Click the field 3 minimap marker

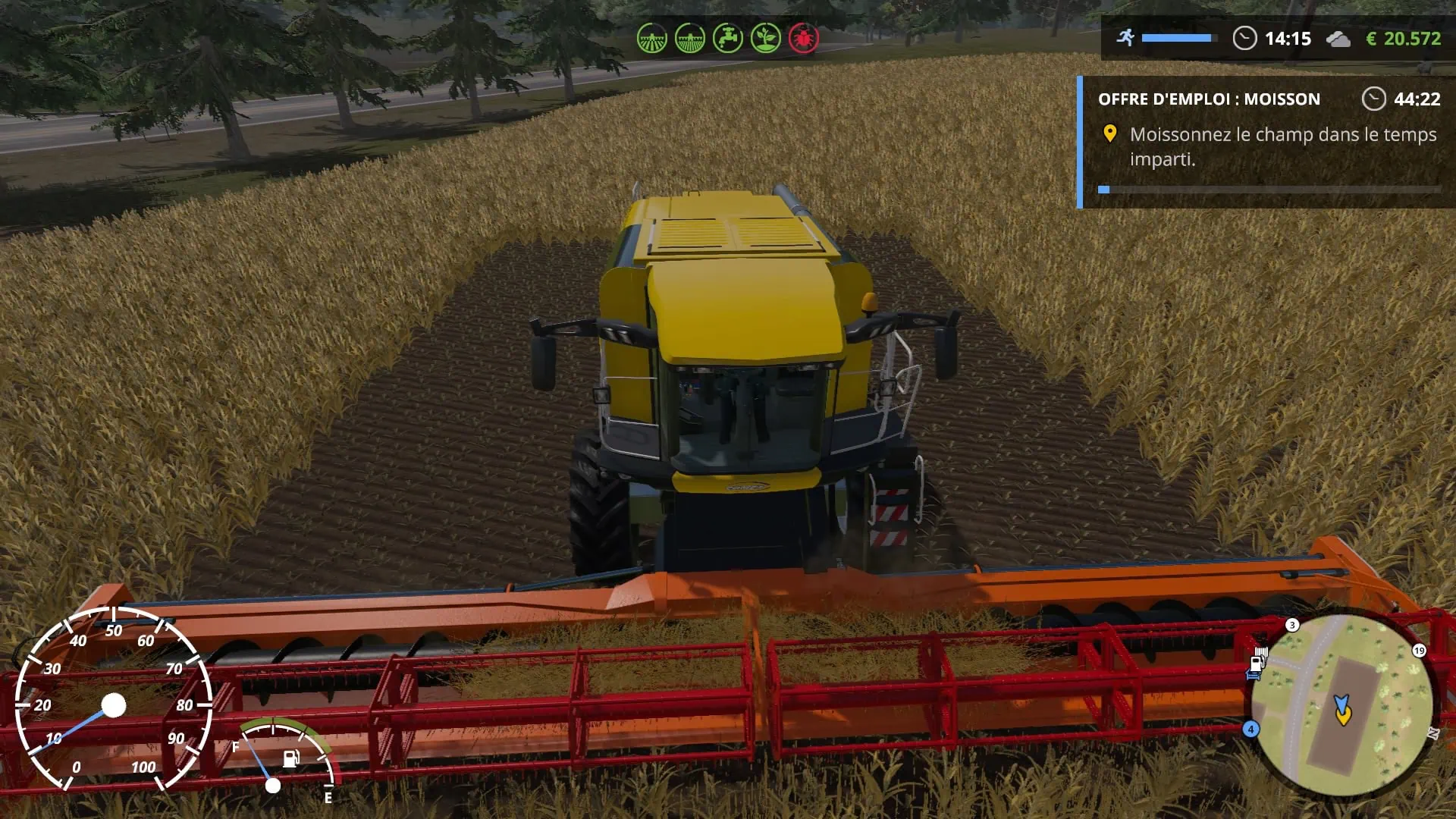[x=1292, y=625]
